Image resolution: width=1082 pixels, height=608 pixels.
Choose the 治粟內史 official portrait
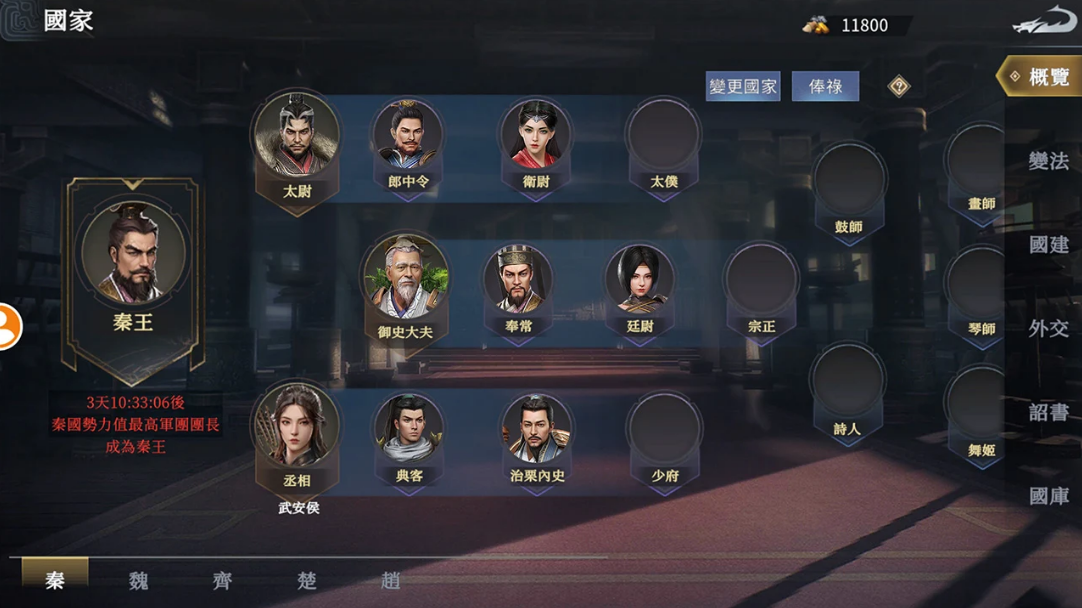[x=537, y=430]
